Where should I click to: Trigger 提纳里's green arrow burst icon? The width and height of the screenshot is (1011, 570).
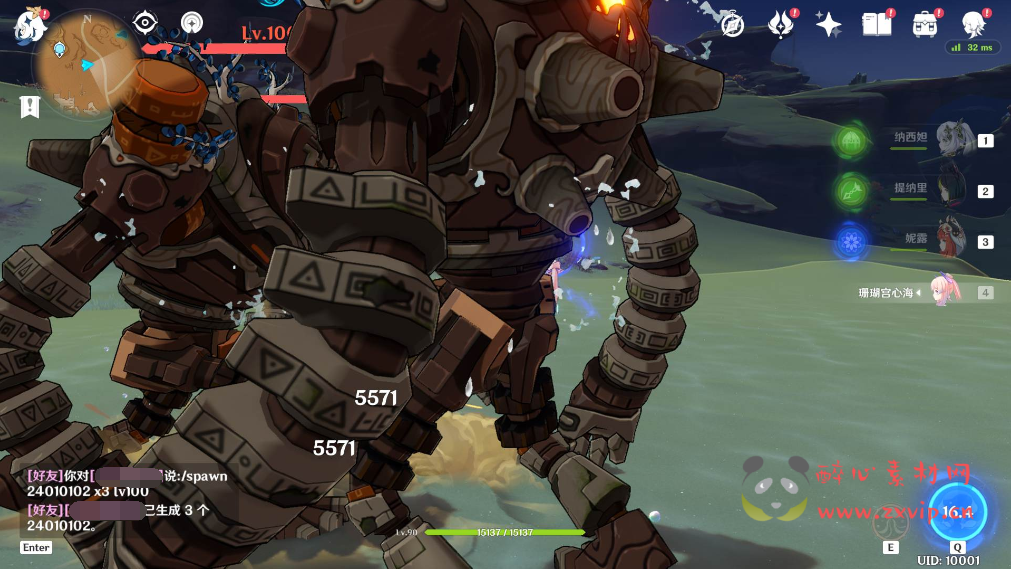click(x=852, y=190)
